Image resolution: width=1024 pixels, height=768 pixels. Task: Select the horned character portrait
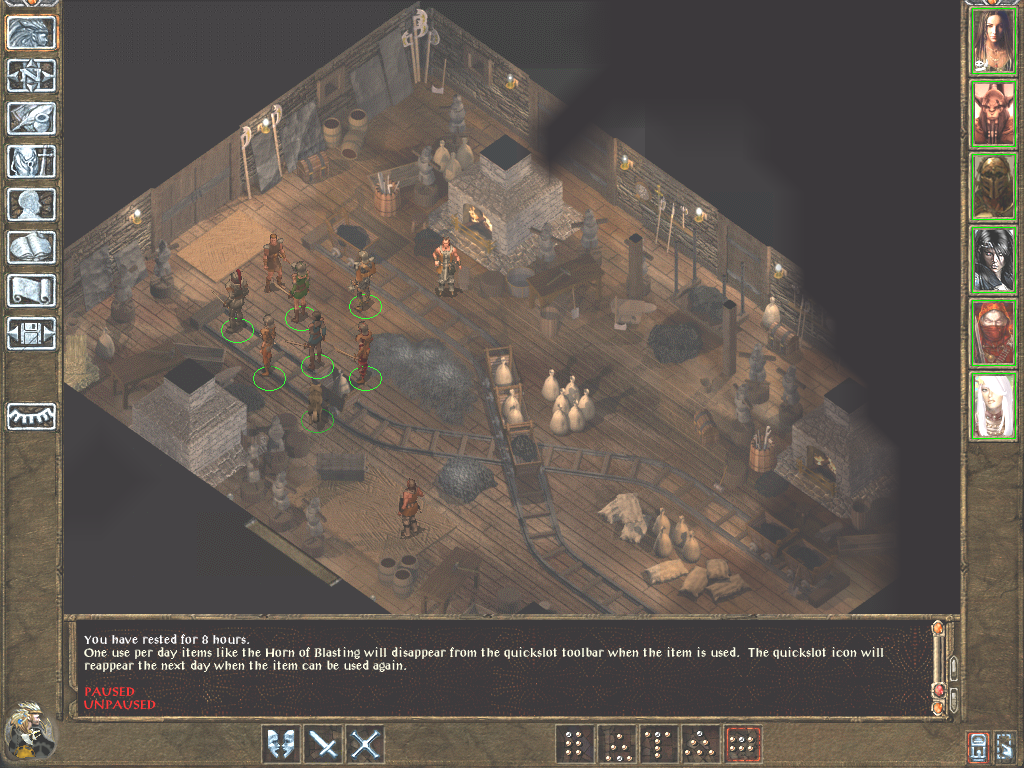point(993,114)
